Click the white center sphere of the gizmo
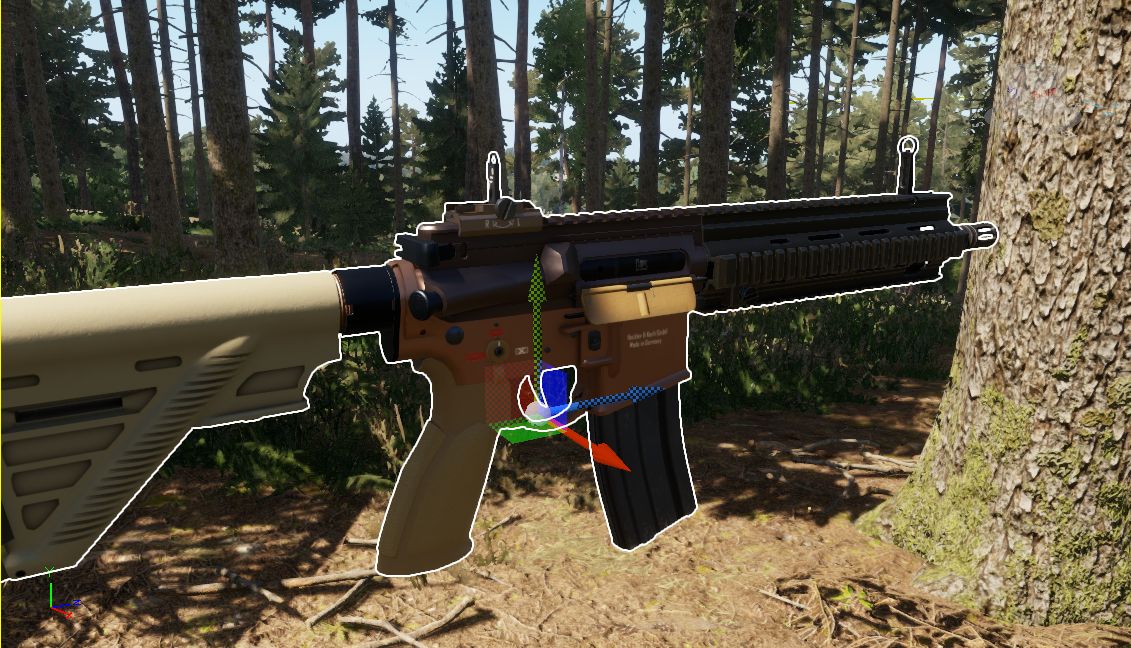The height and width of the screenshot is (648, 1131). pyautogui.click(x=535, y=411)
